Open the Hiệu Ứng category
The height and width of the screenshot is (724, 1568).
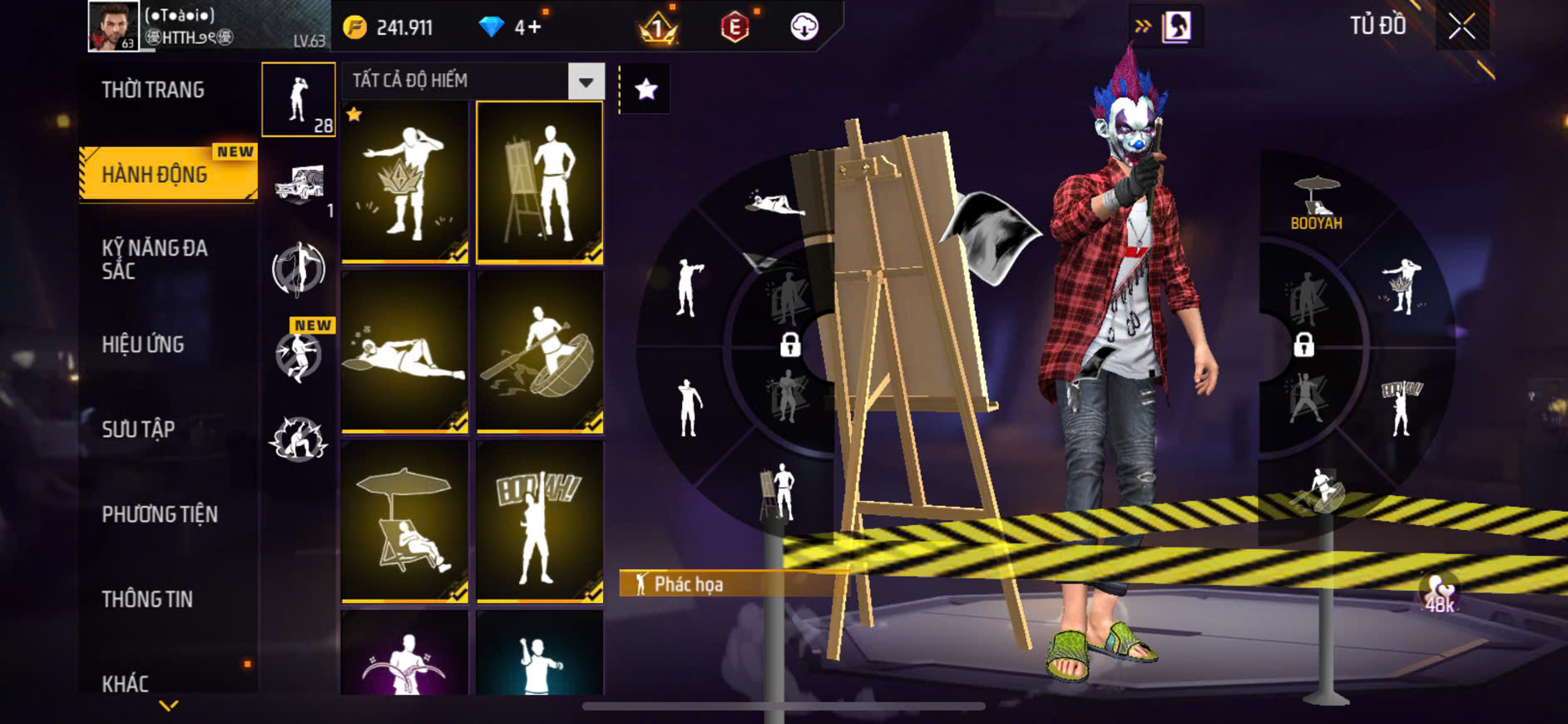pyautogui.click(x=143, y=345)
